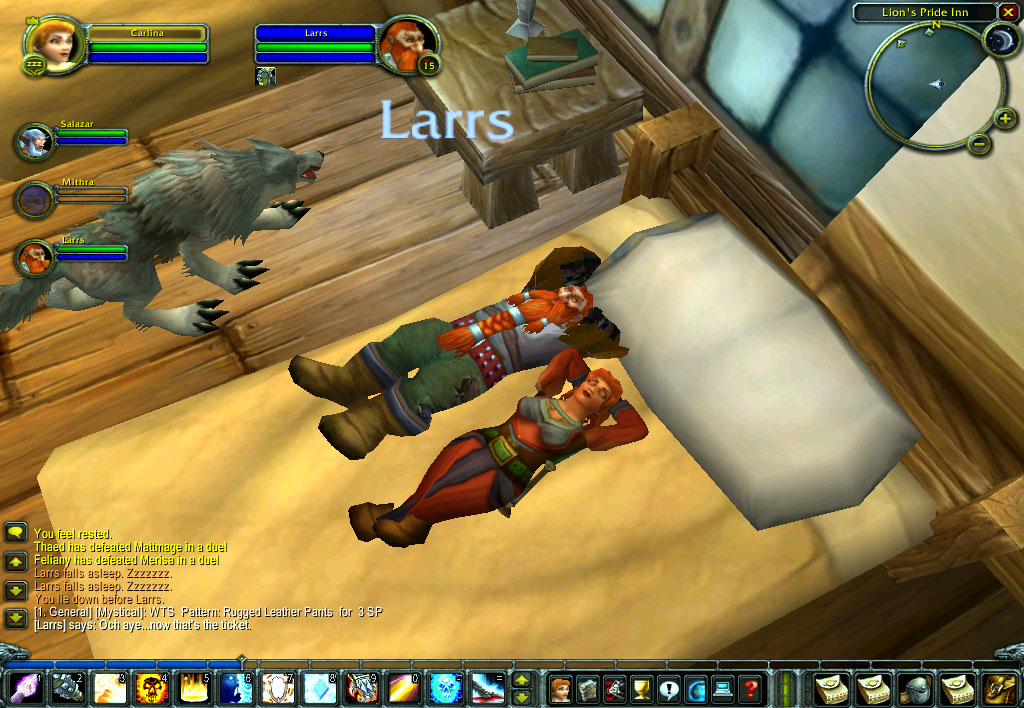This screenshot has height=708, width=1024.
Task: Open the character info micro button
Action: click(561, 688)
